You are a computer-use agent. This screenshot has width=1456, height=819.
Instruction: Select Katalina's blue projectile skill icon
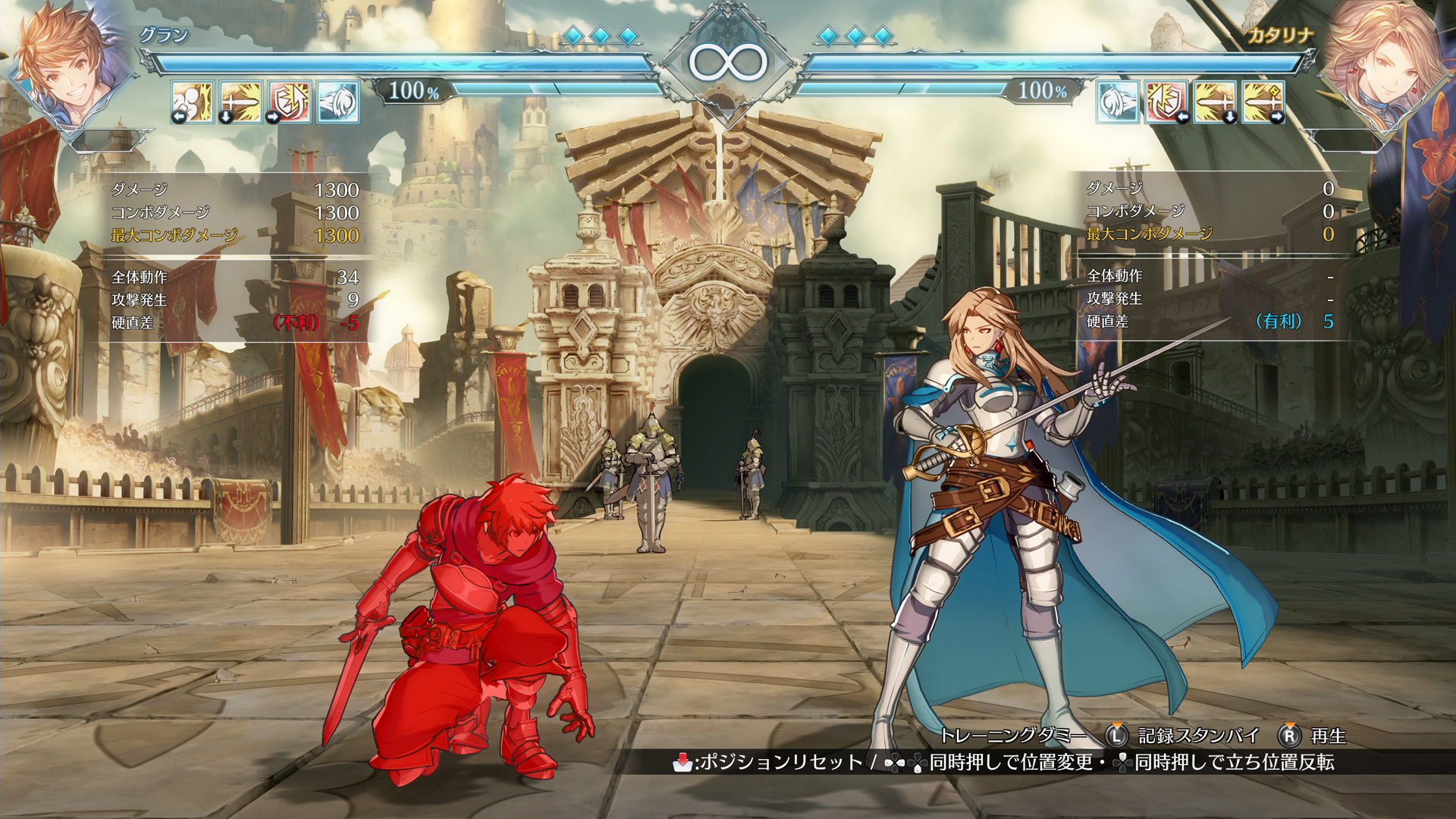1118,102
